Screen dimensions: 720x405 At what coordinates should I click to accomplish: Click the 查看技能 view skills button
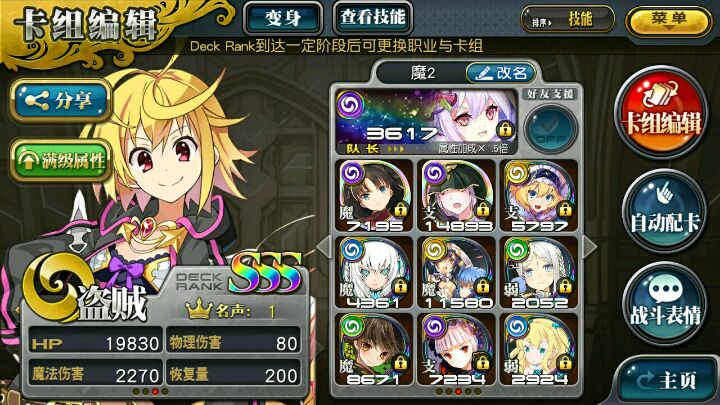pyautogui.click(x=370, y=17)
